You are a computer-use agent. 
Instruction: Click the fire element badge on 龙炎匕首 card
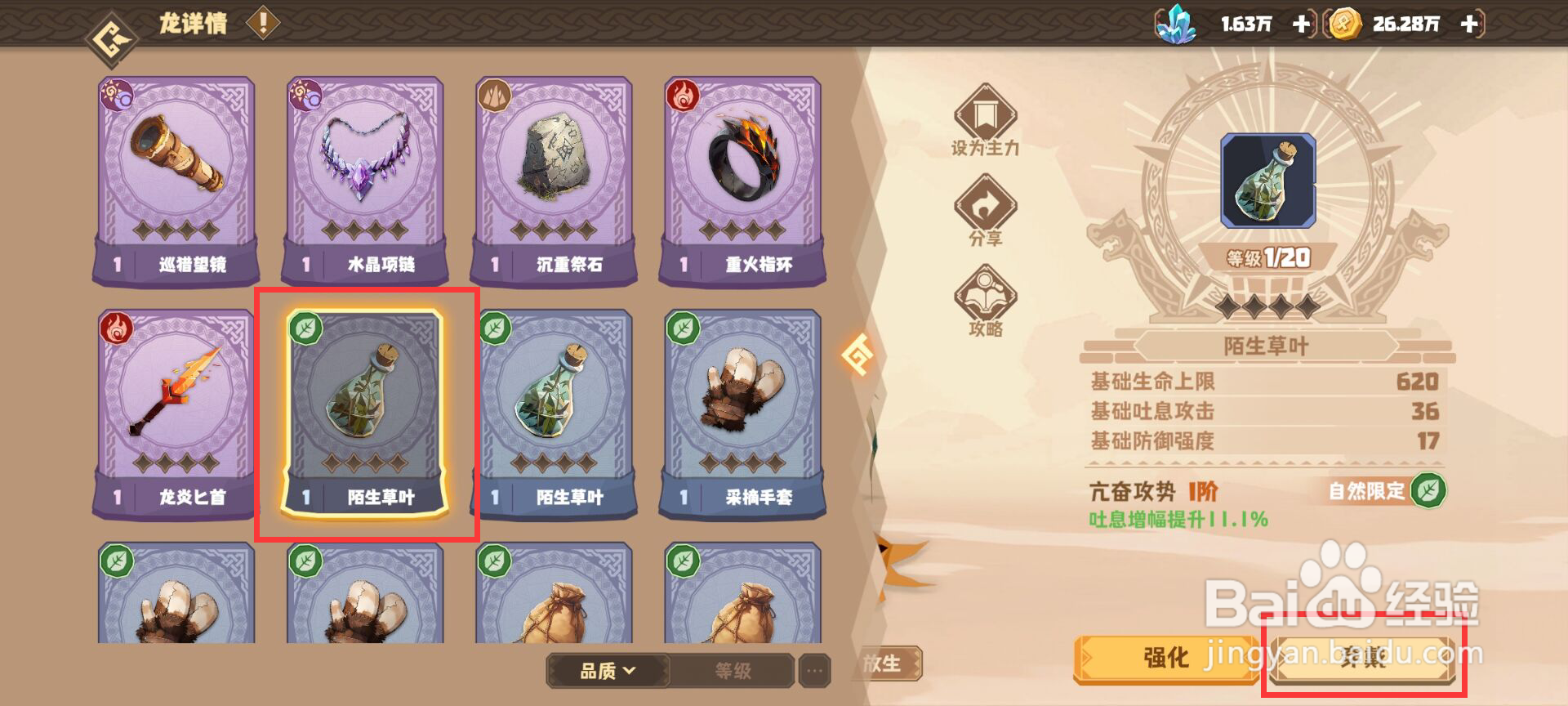[x=117, y=328]
